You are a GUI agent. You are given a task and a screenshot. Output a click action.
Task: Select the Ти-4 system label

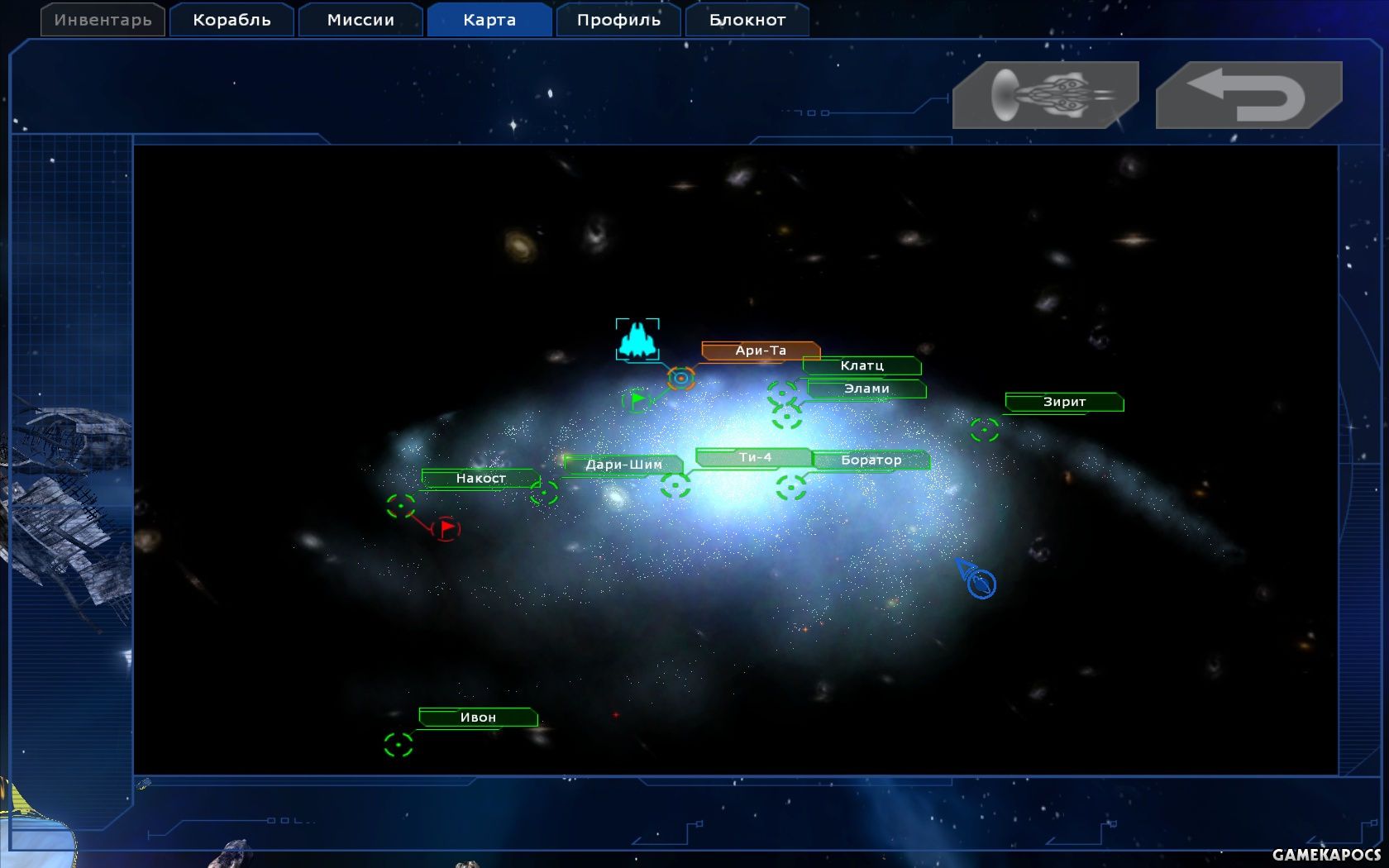[754, 457]
